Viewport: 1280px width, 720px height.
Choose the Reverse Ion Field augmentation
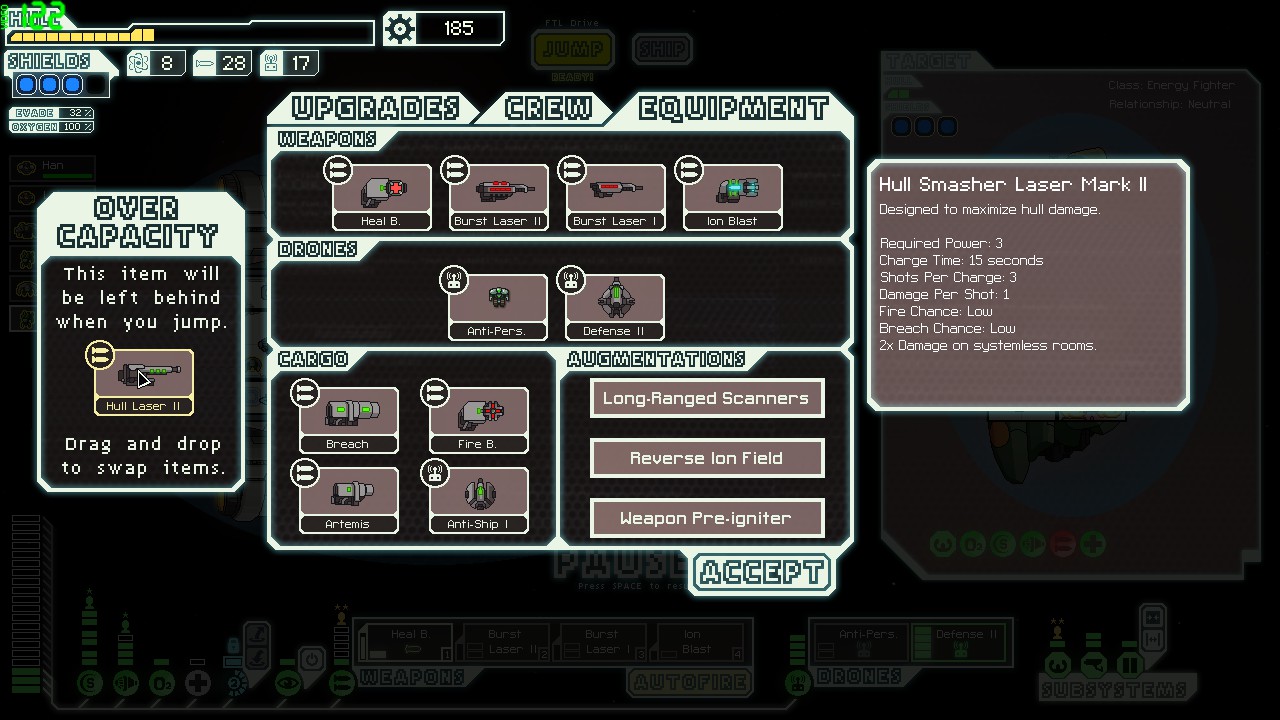pyautogui.click(x=706, y=458)
